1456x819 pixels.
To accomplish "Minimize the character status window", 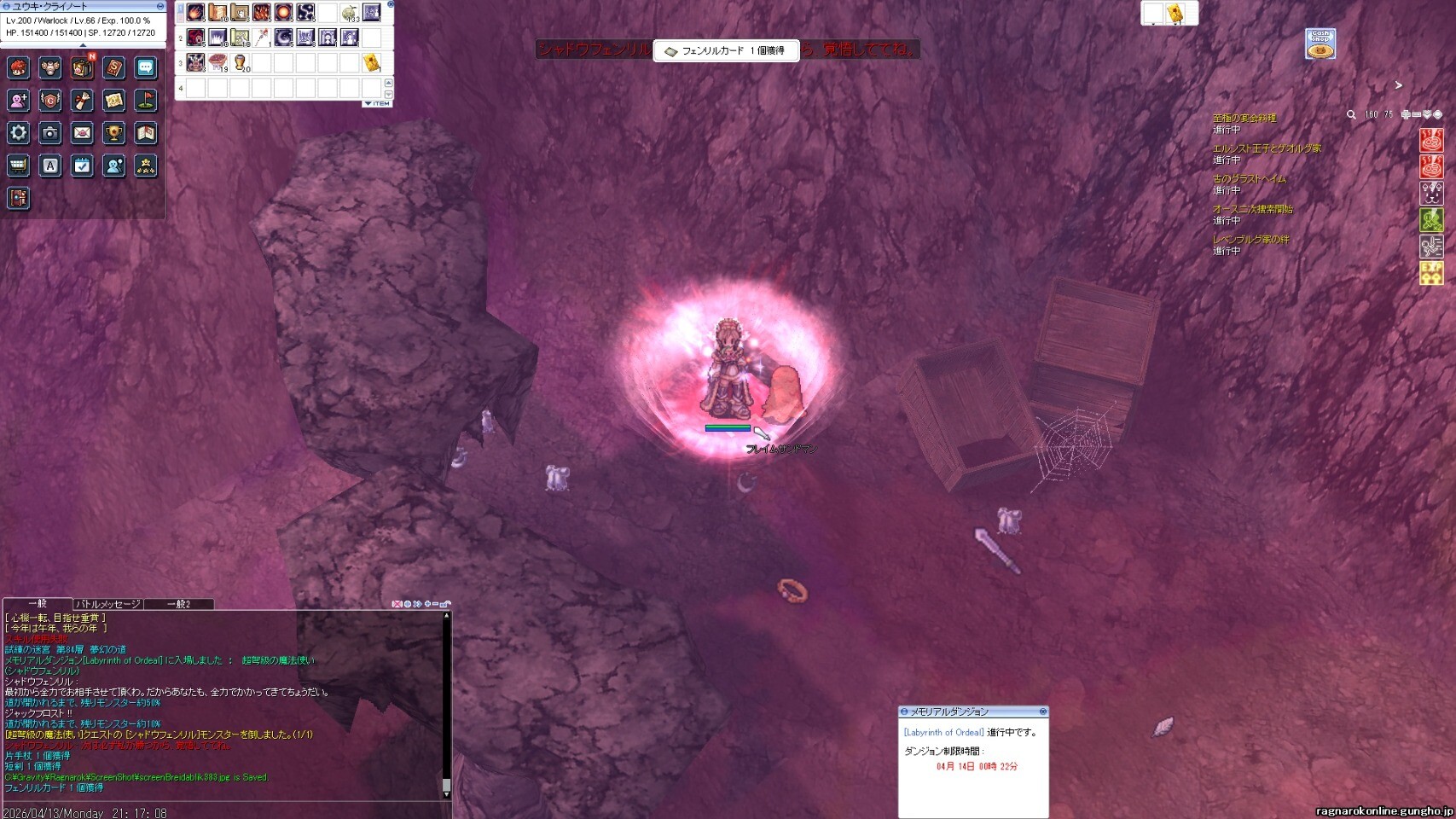I will coord(160,6).
